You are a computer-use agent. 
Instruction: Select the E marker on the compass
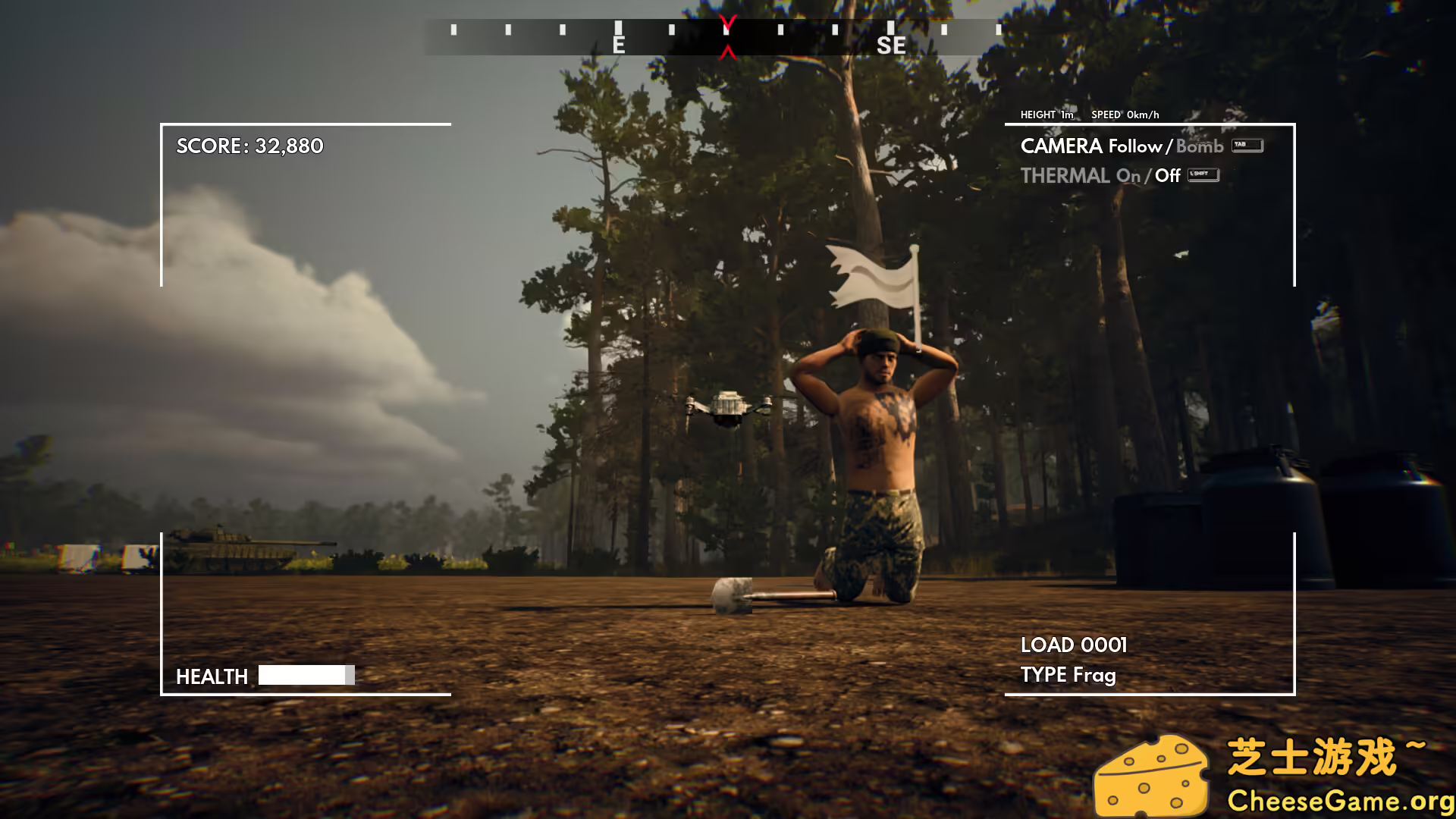pyautogui.click(x=618, y=45)
